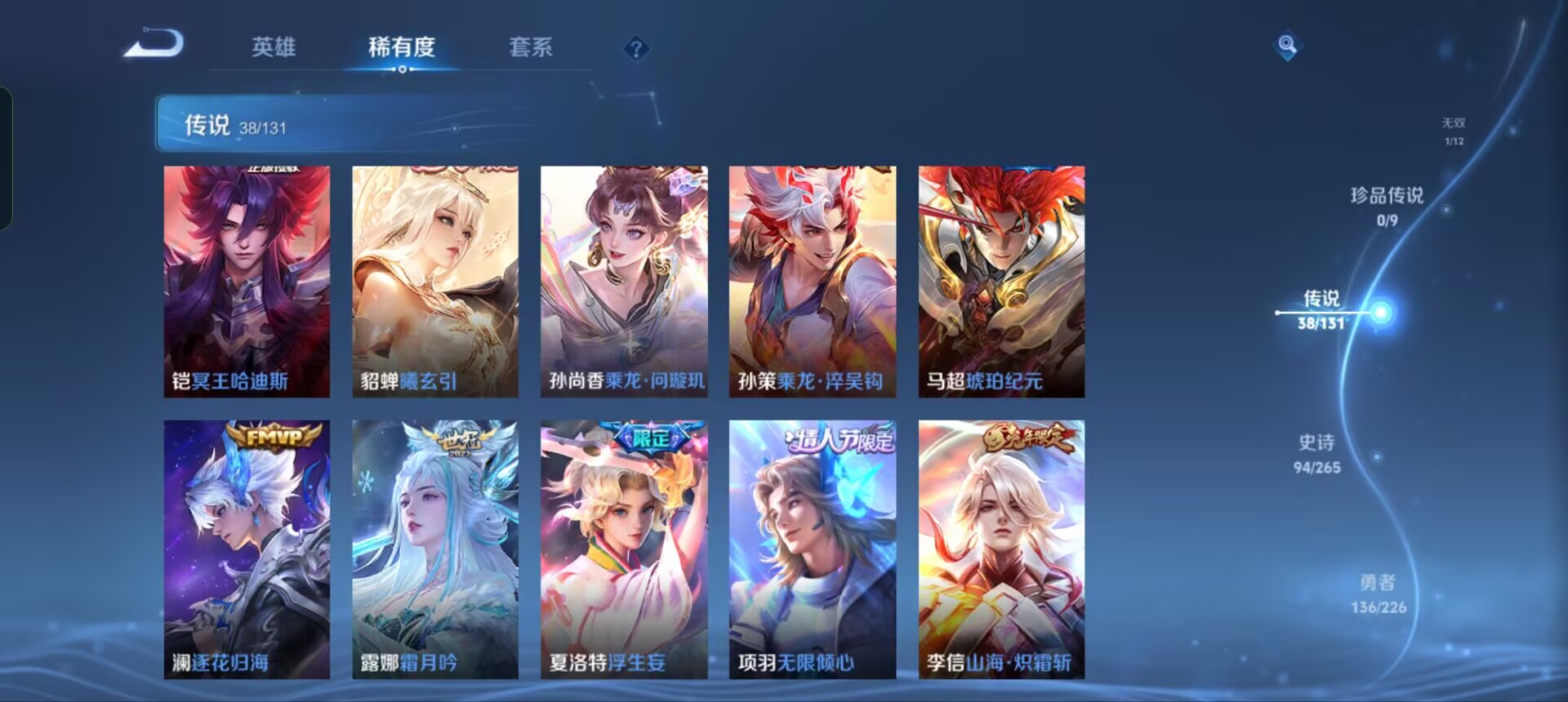This screenshot has width=1568, height=702.
Task: Select the 无双 rarity category
Action: tap(1453, 131)
